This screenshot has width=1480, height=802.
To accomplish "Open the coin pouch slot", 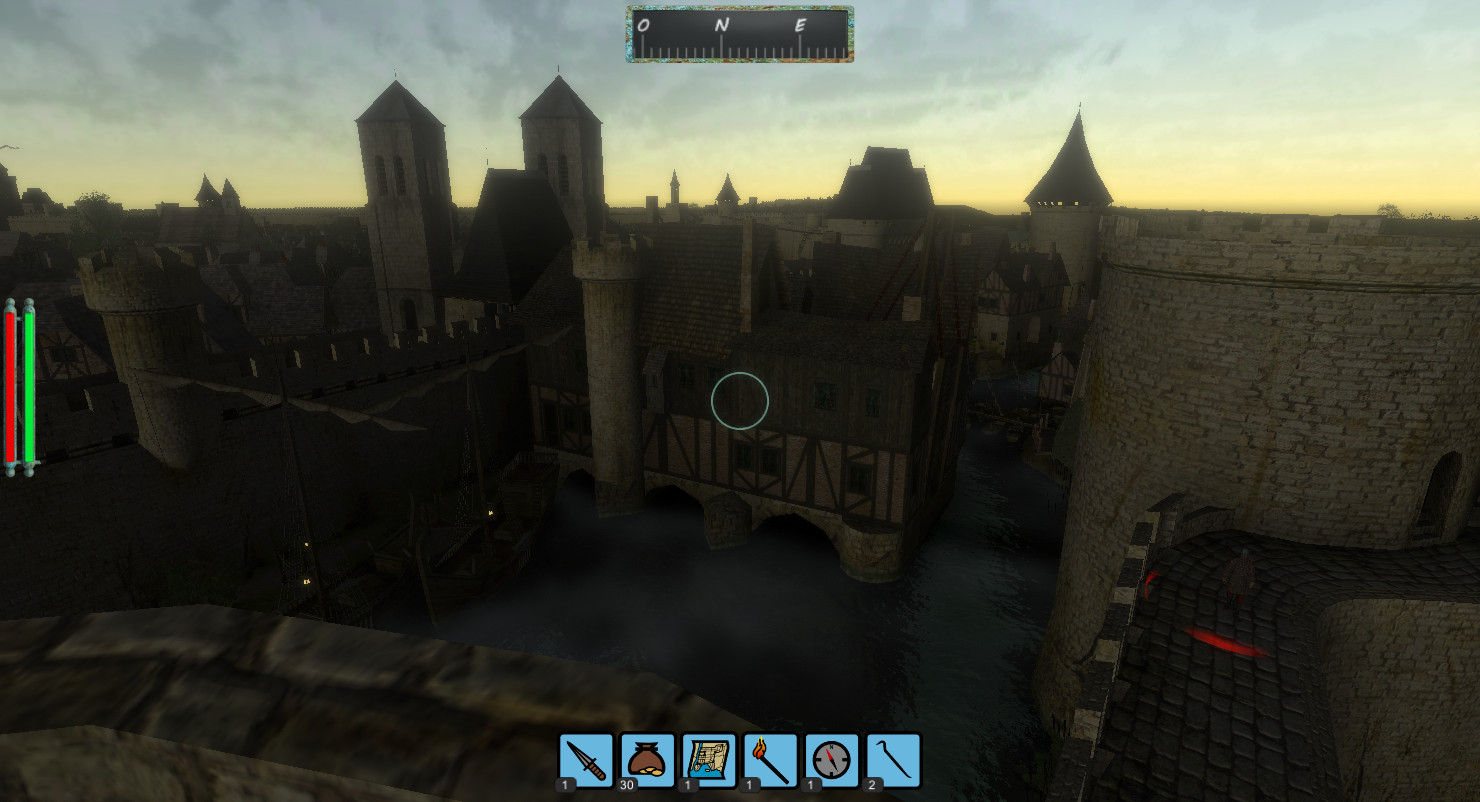I will click(647, 761).
